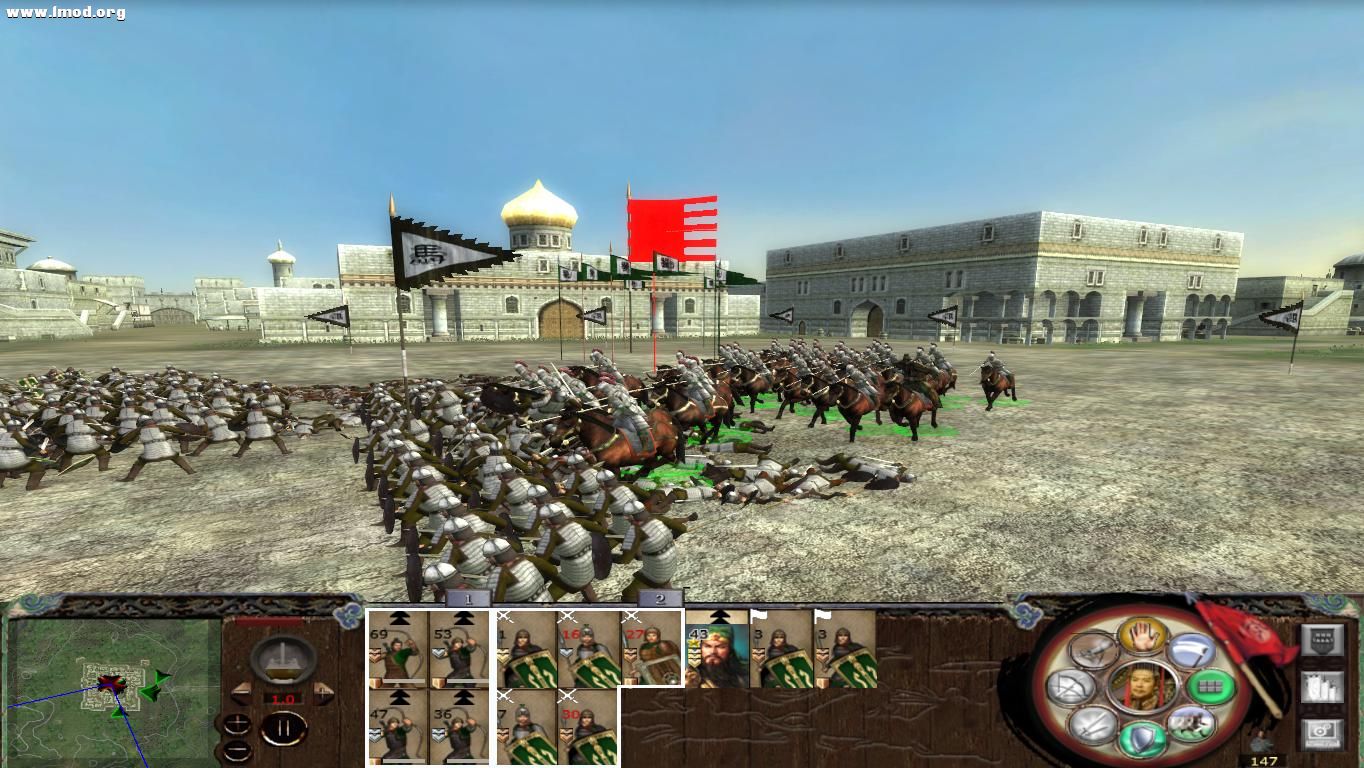Click the siege engine icon on the command wheel
This screenshot has height=768, width=1364.
click(x=1092, y=651)
